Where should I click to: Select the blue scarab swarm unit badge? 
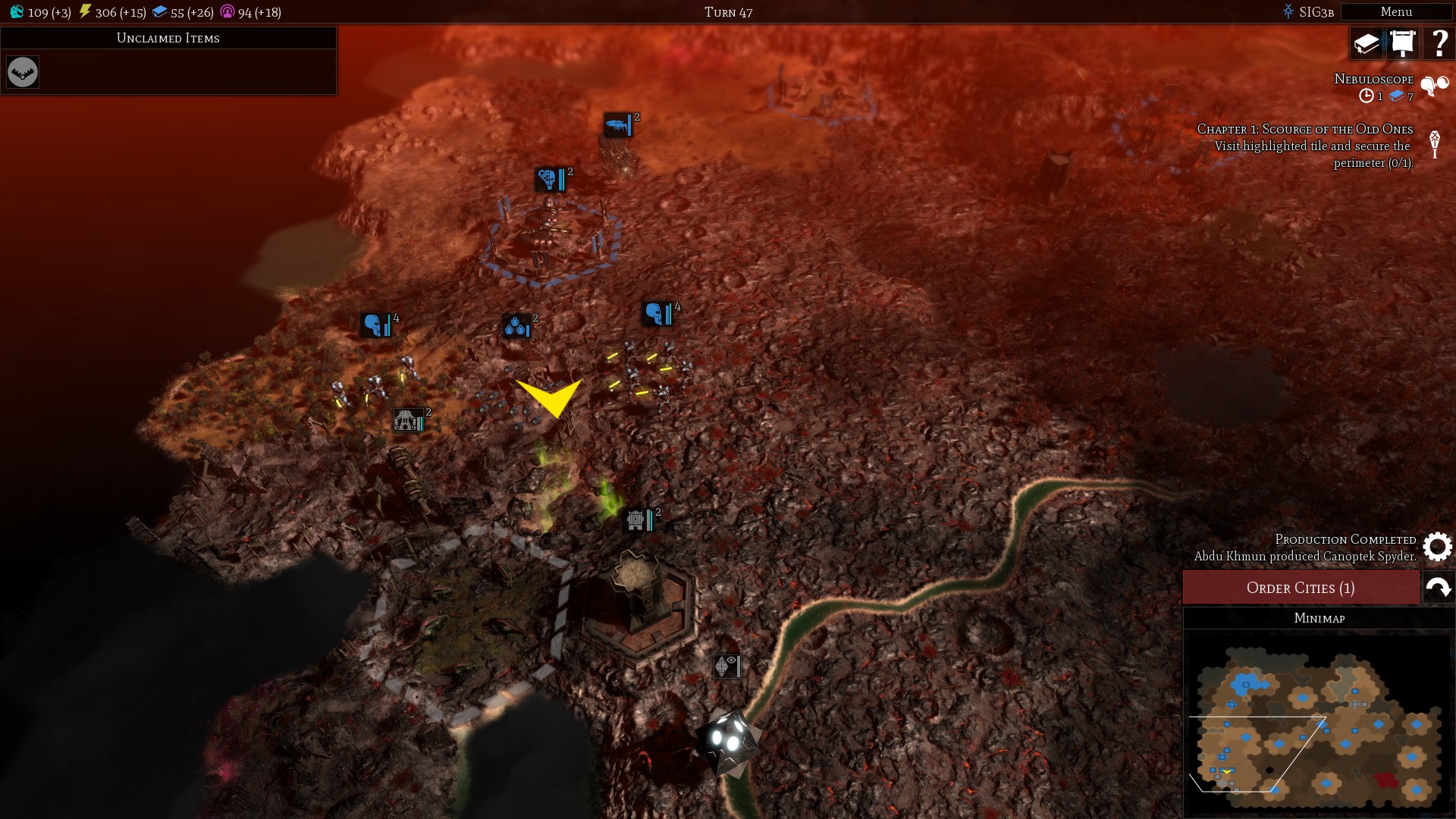point(516,327)
